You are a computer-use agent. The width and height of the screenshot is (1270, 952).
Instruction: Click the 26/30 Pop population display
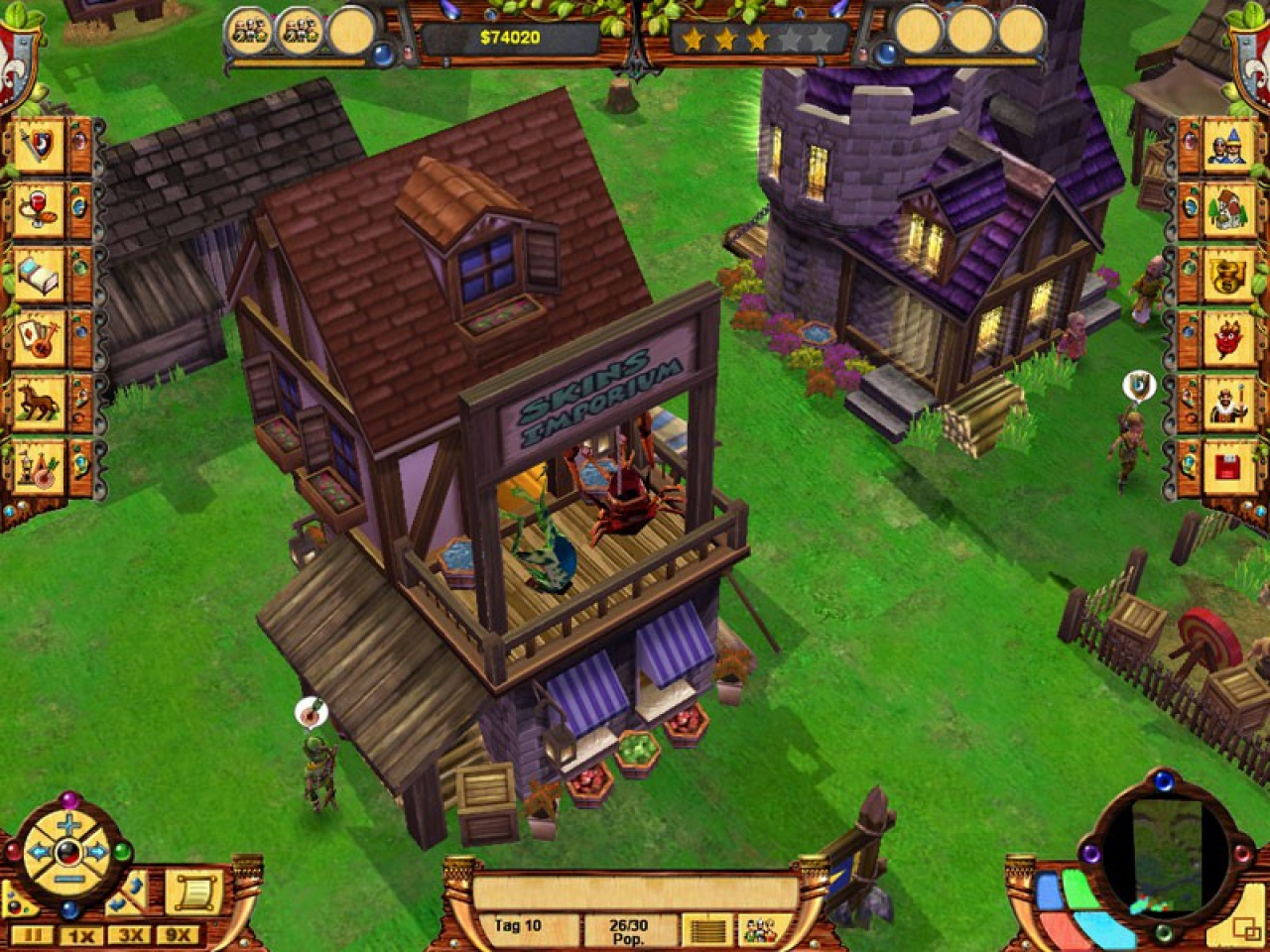click(630, 930)
